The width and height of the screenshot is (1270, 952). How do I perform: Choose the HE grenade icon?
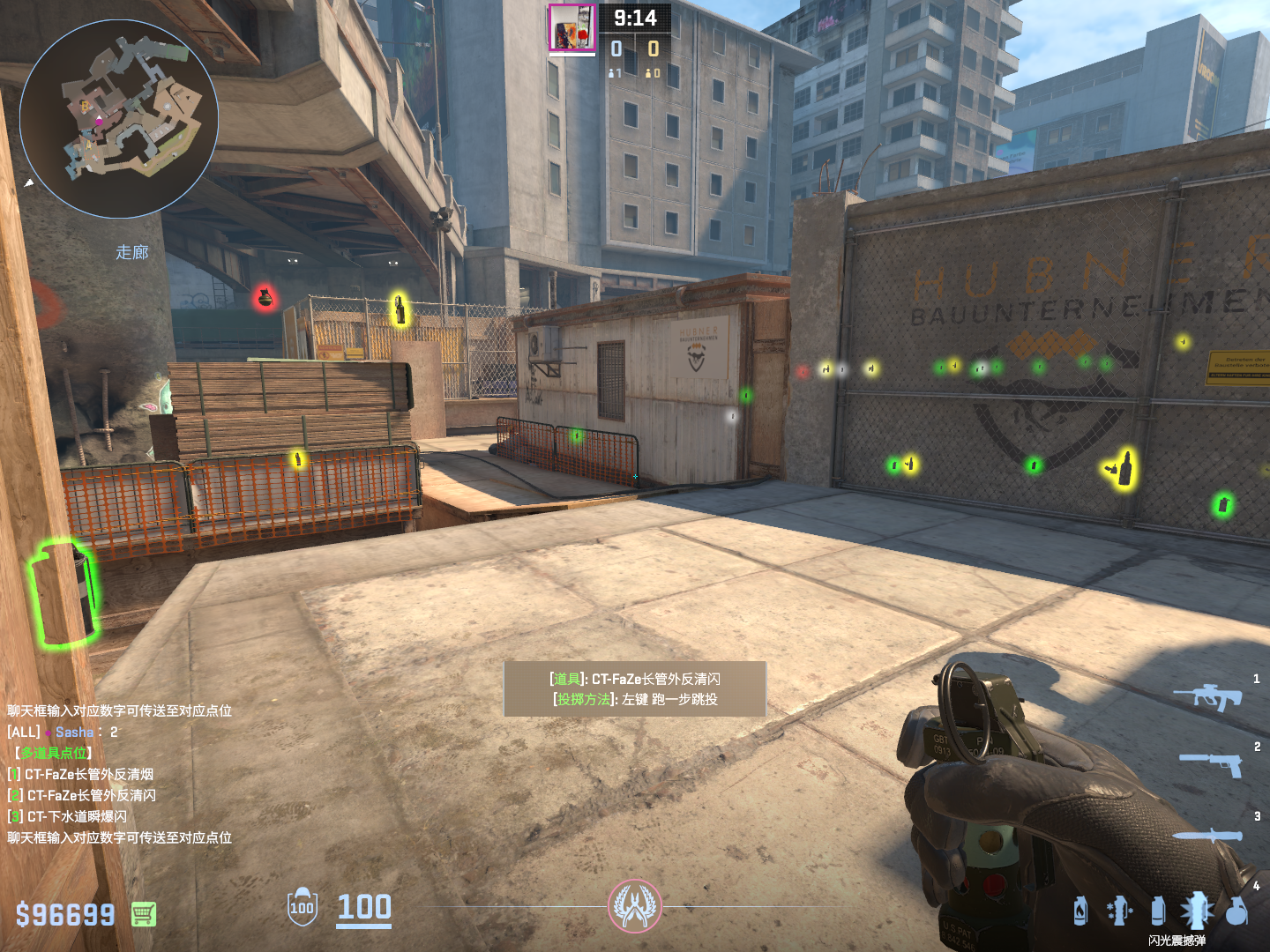point(1236,911)
